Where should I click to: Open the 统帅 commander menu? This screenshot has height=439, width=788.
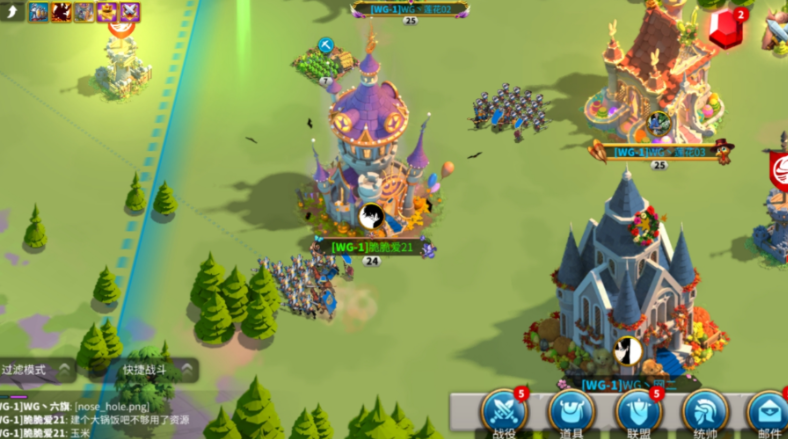(705, 411)
